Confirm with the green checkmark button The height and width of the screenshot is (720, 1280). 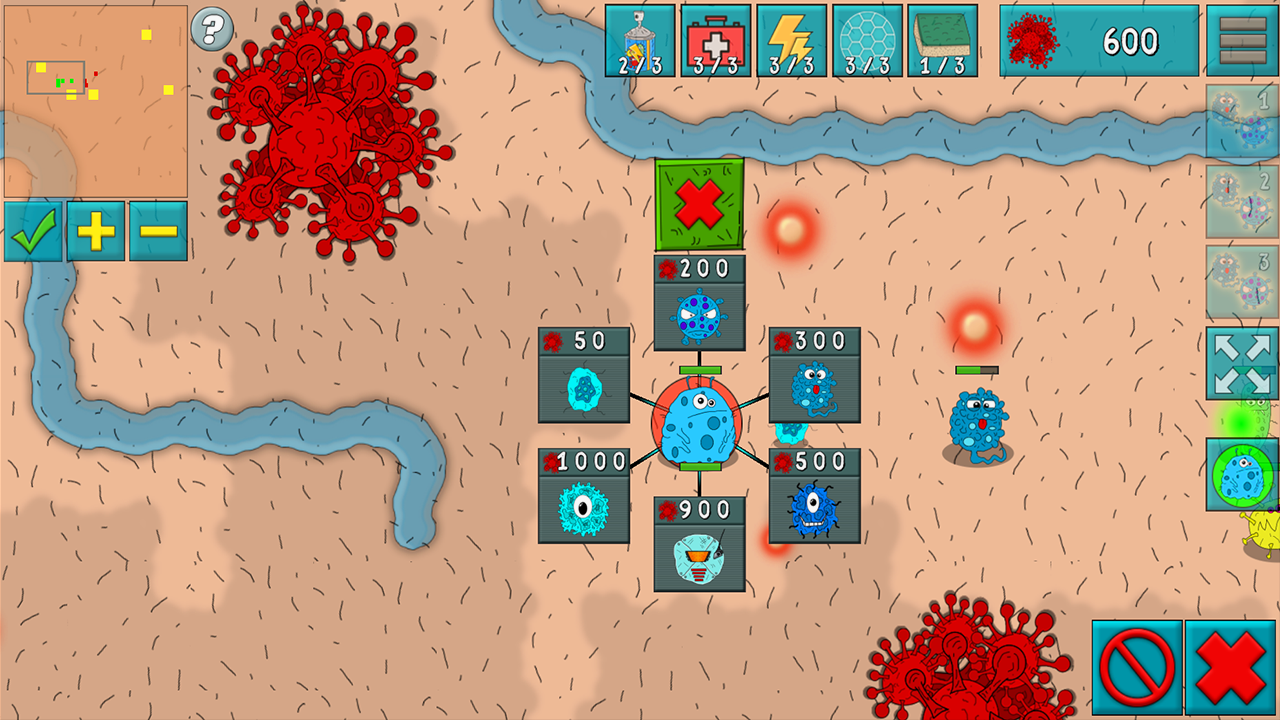(x=33, y=232)
